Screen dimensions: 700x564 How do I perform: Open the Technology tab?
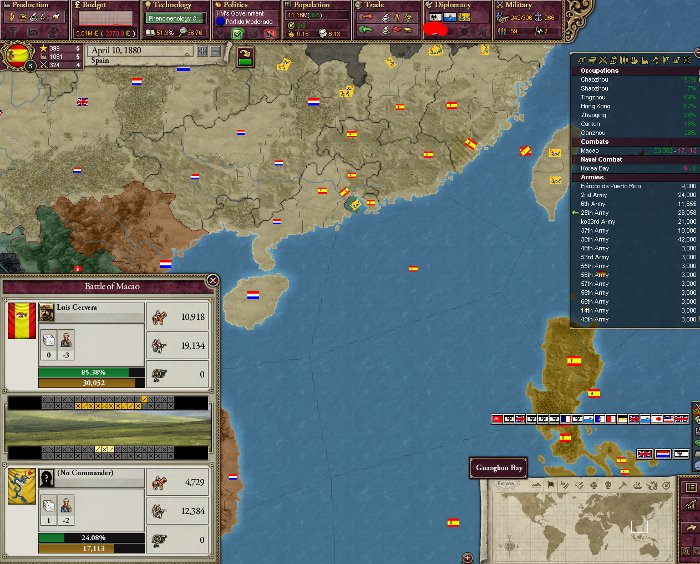(173, 6)
